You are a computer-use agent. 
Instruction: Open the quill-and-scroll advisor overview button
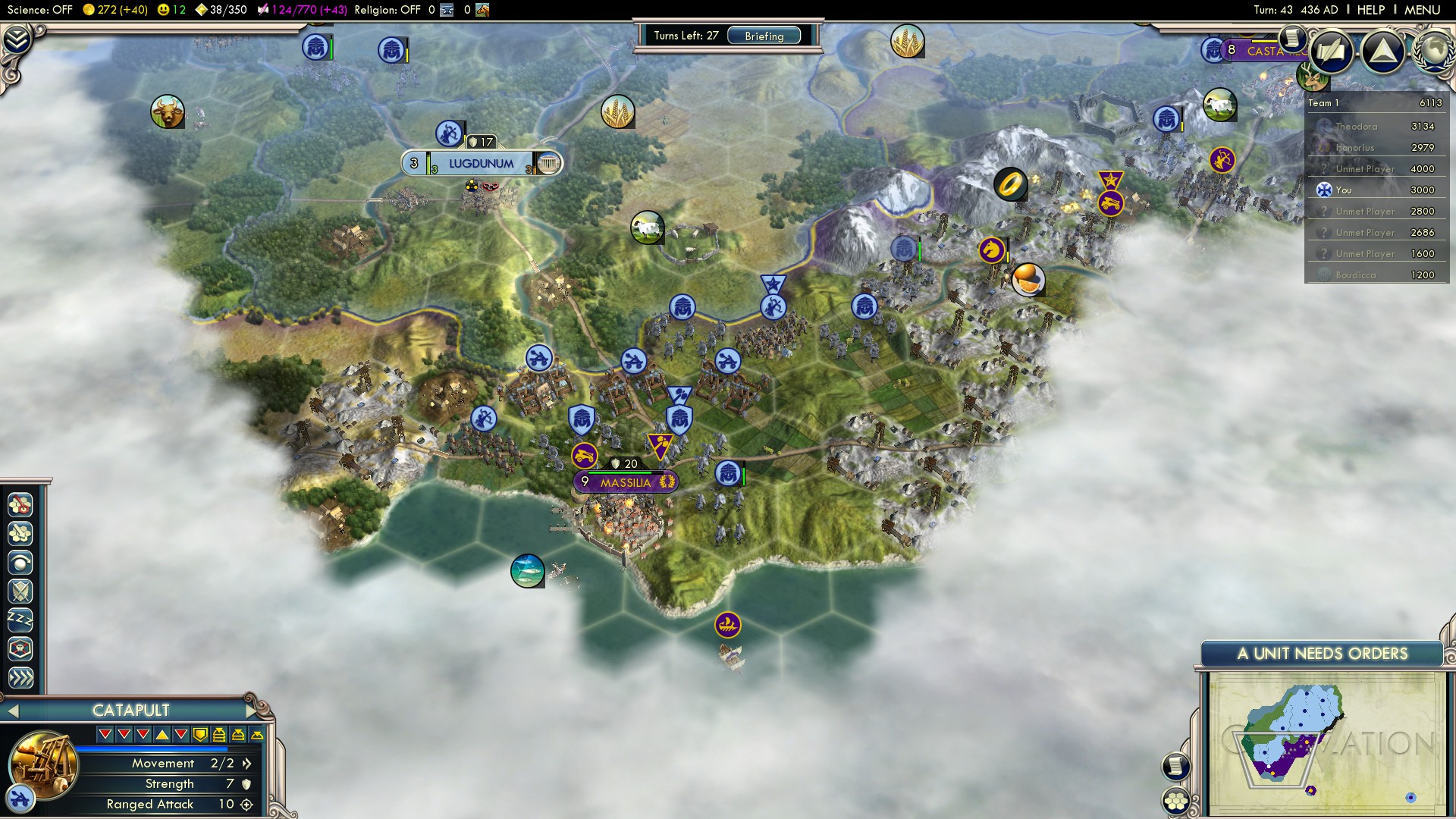click(x=1332, y=51)
